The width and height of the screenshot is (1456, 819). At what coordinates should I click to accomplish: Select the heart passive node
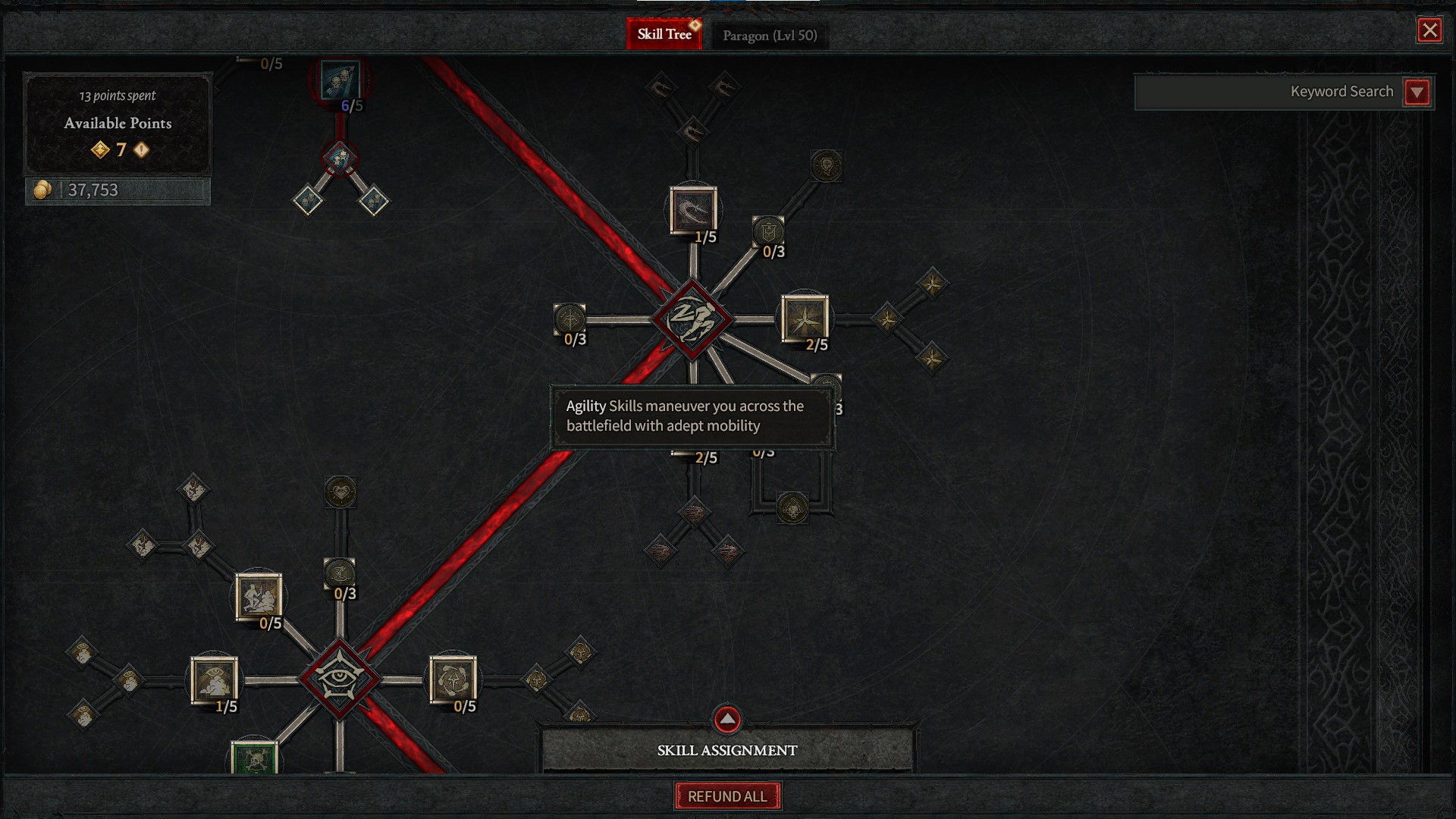[340, 493]
